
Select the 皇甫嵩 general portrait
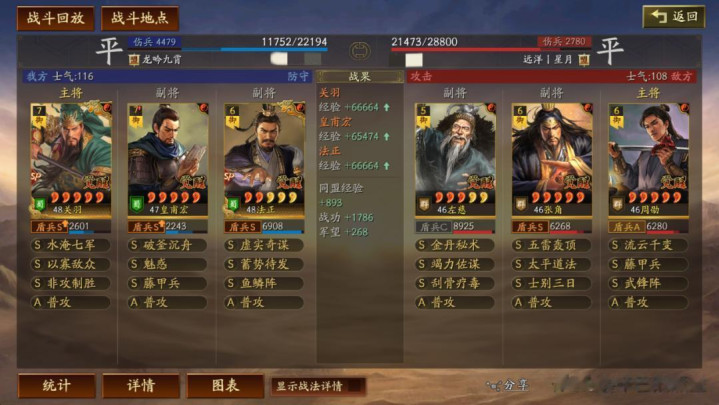pyautogui.click(x=167, y=159)
